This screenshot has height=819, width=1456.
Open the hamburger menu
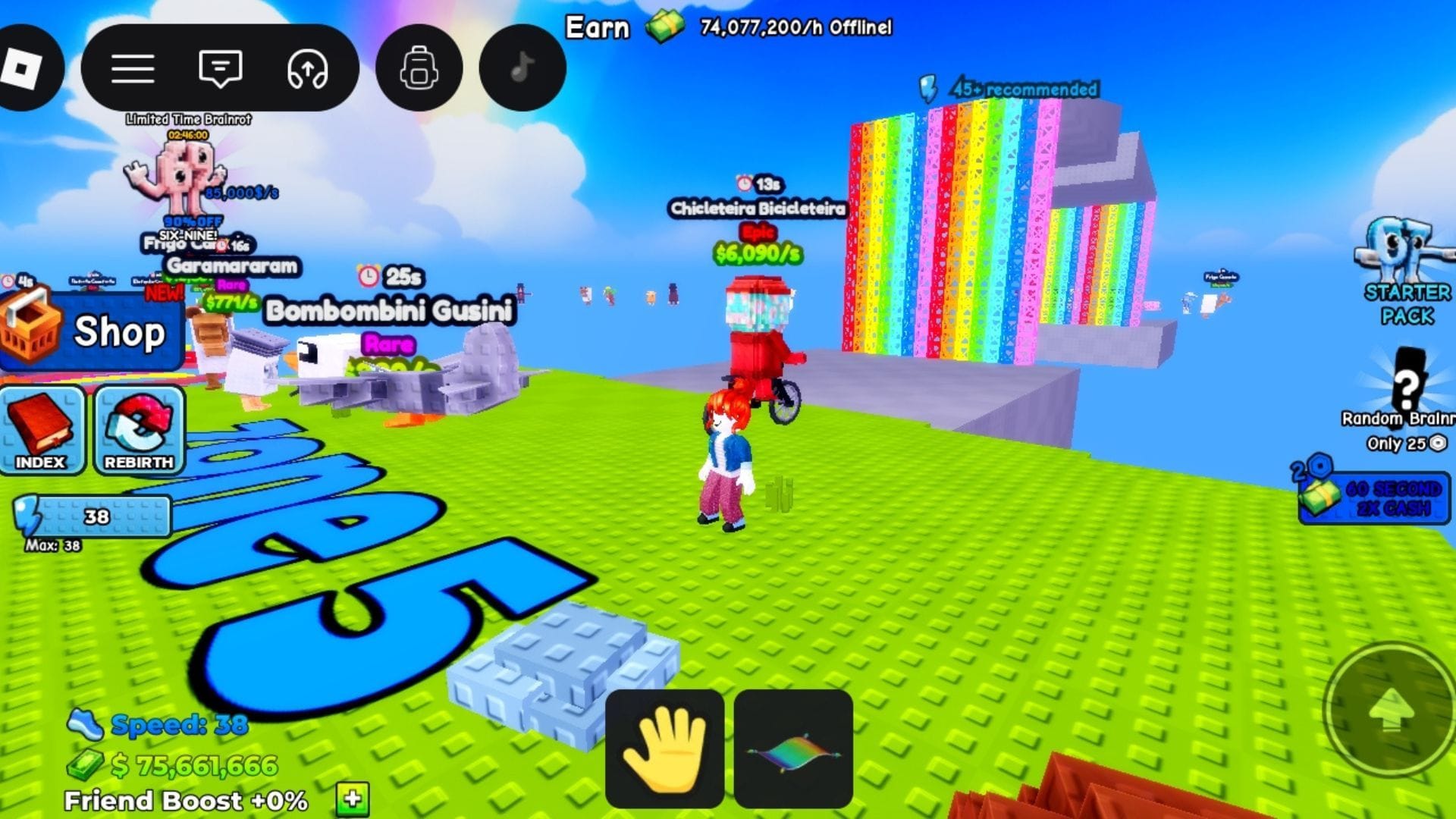[133, 68]
